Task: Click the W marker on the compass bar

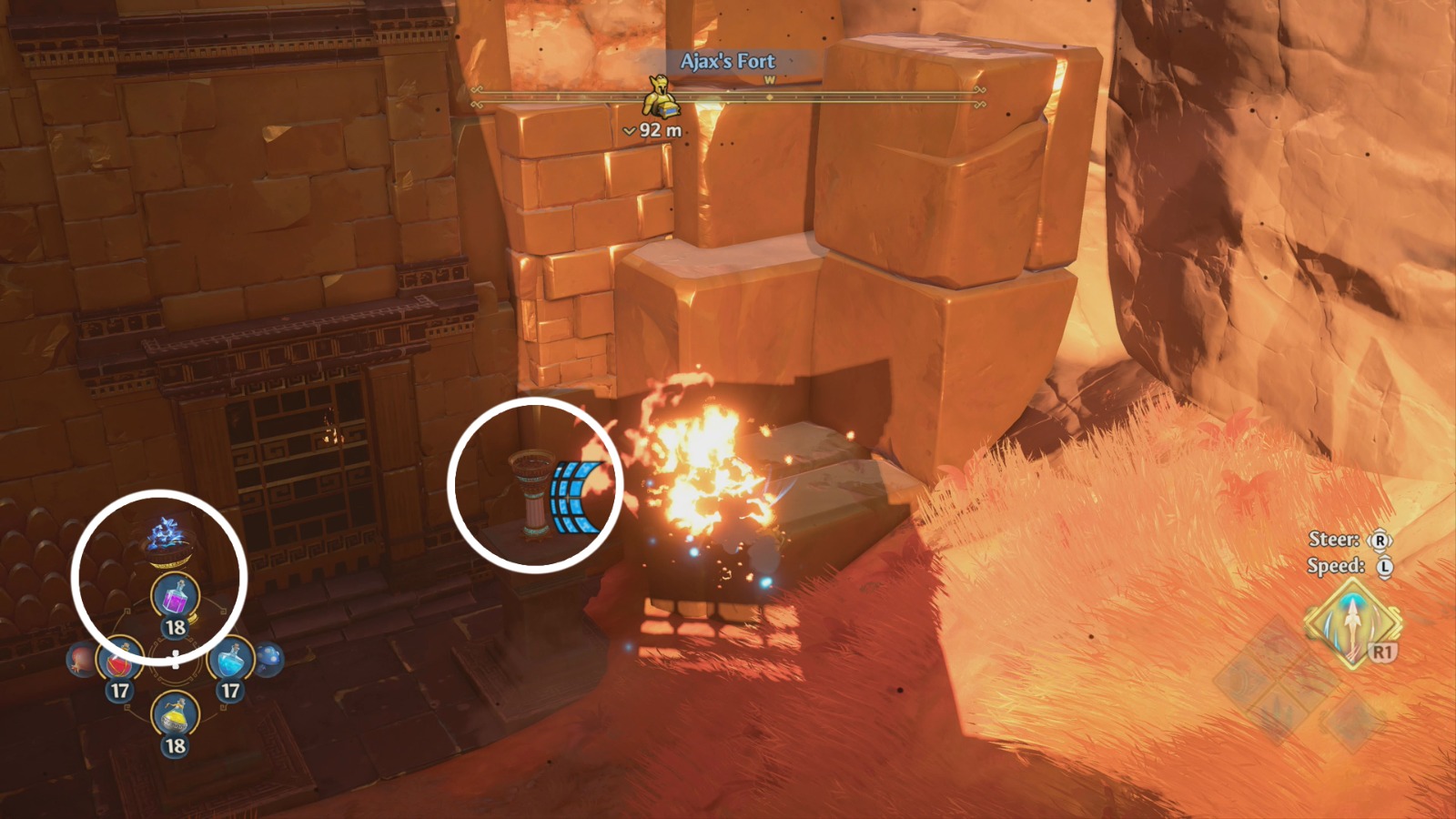Action: point(769,79)
